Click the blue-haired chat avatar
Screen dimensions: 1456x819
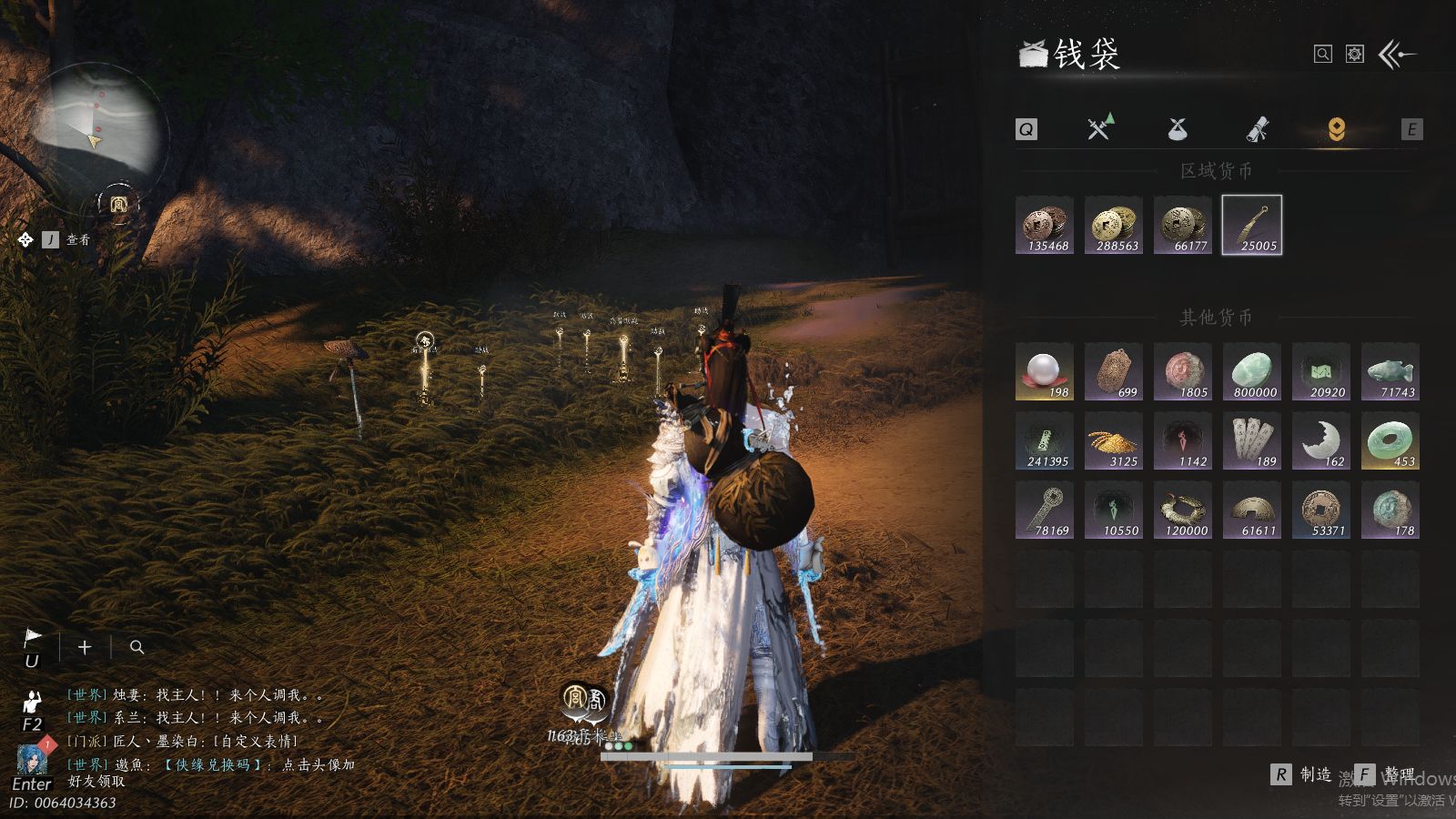(32, 758)
